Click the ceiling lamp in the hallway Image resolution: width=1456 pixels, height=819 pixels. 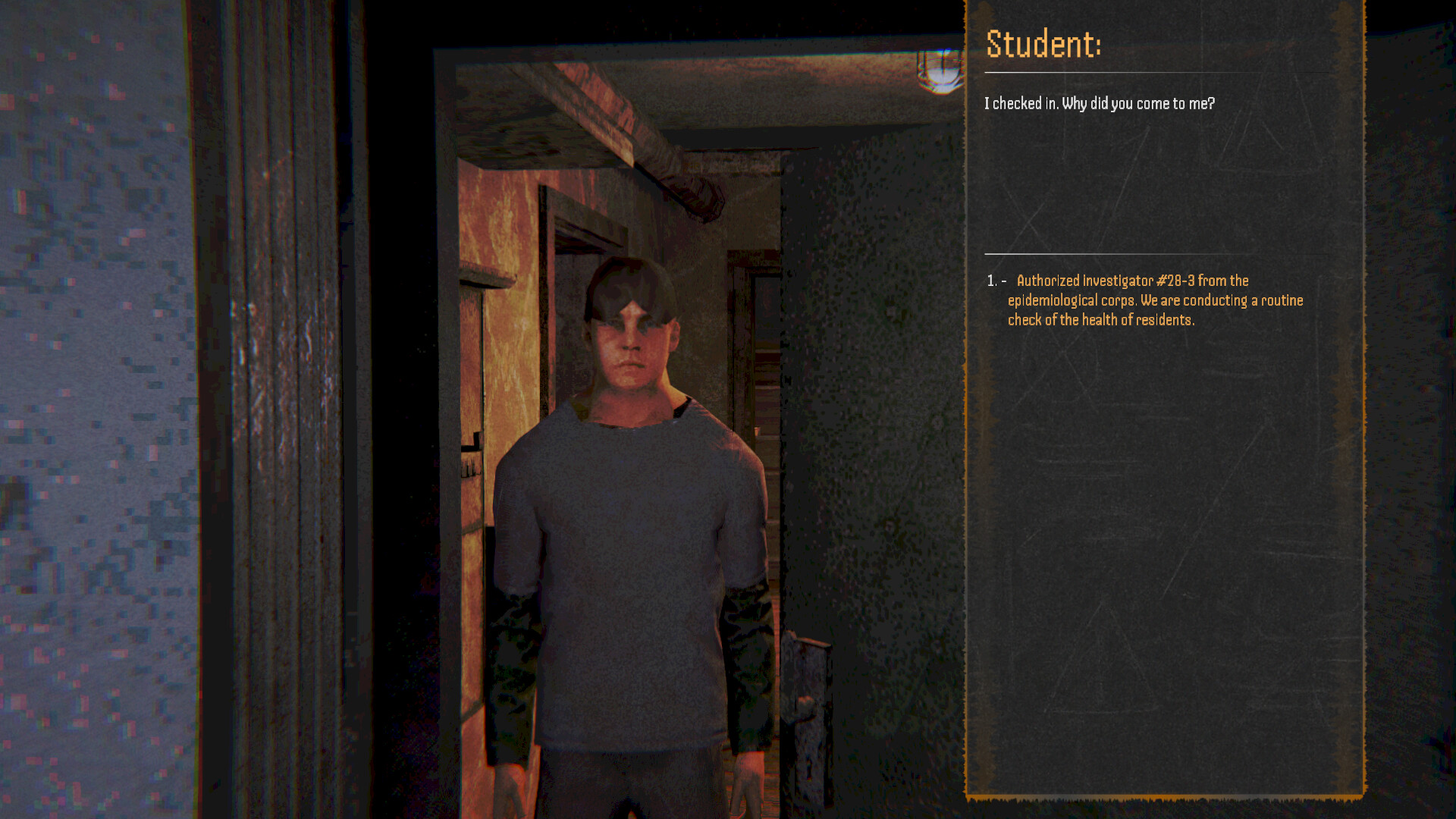[x=940, y=72]
